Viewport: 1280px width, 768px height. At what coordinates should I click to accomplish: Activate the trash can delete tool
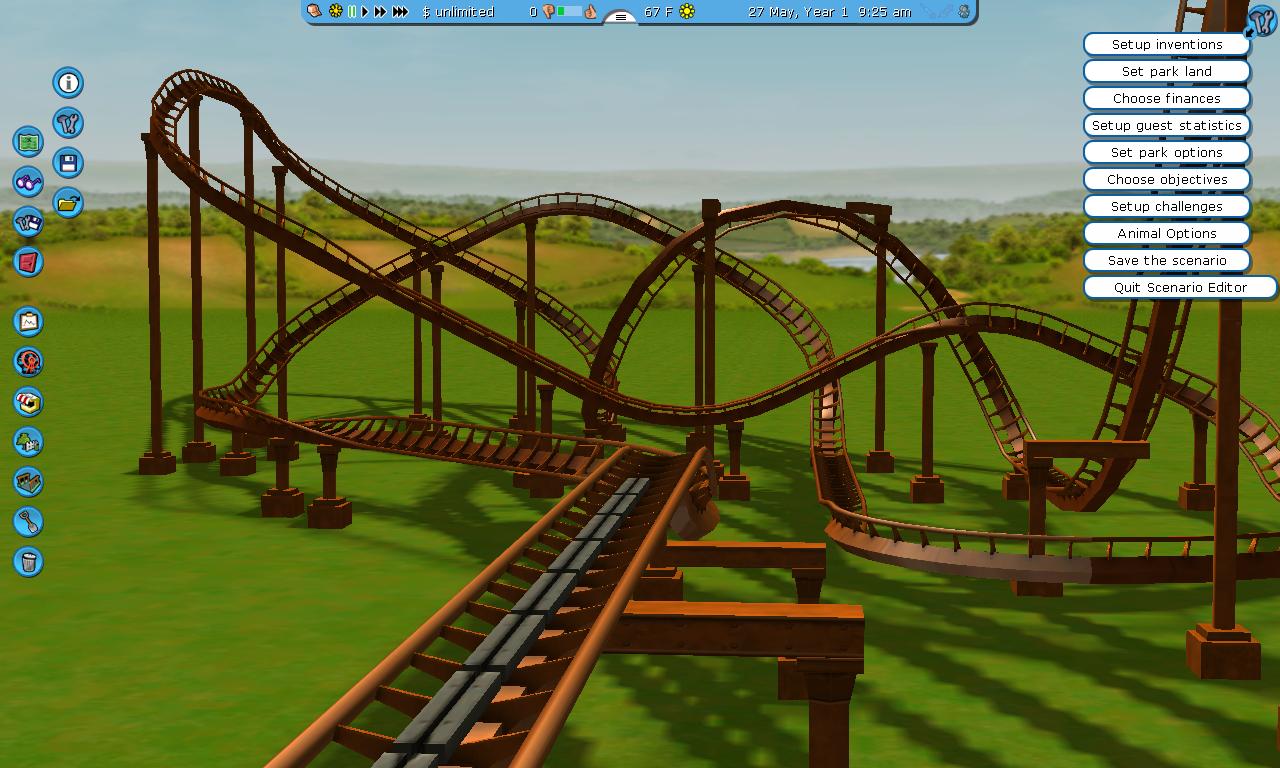(x=28, y=562)
